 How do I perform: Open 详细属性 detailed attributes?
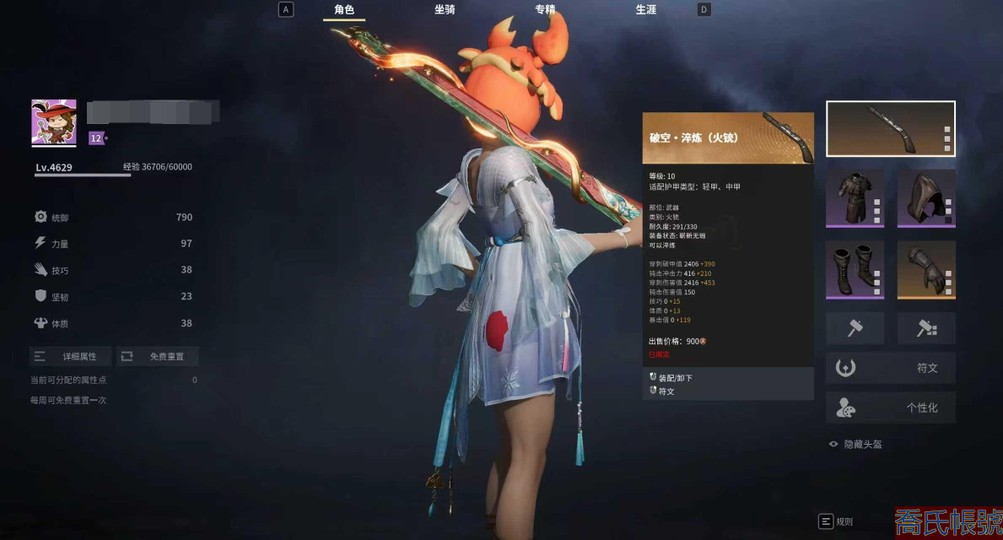70,356
